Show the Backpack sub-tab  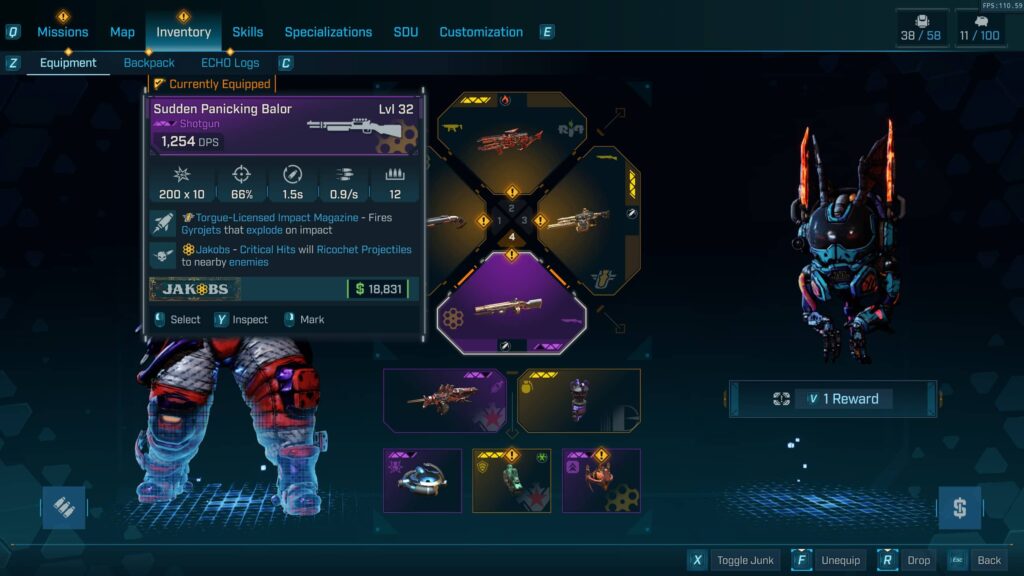149,63
